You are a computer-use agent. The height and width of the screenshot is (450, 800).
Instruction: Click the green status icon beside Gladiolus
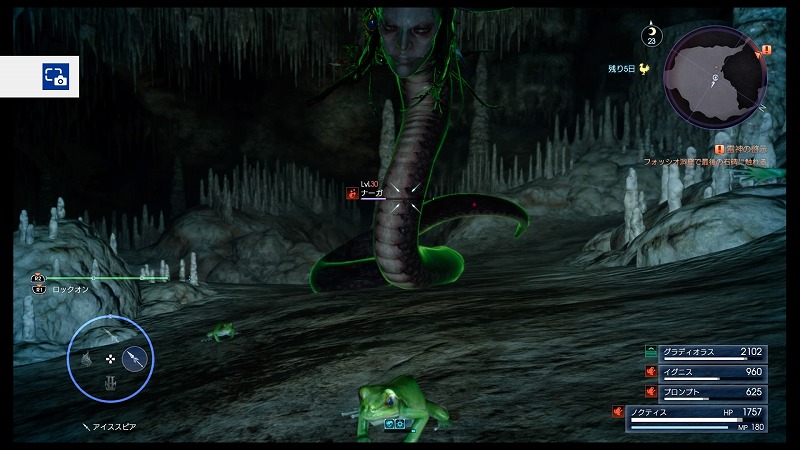[651, 352]
